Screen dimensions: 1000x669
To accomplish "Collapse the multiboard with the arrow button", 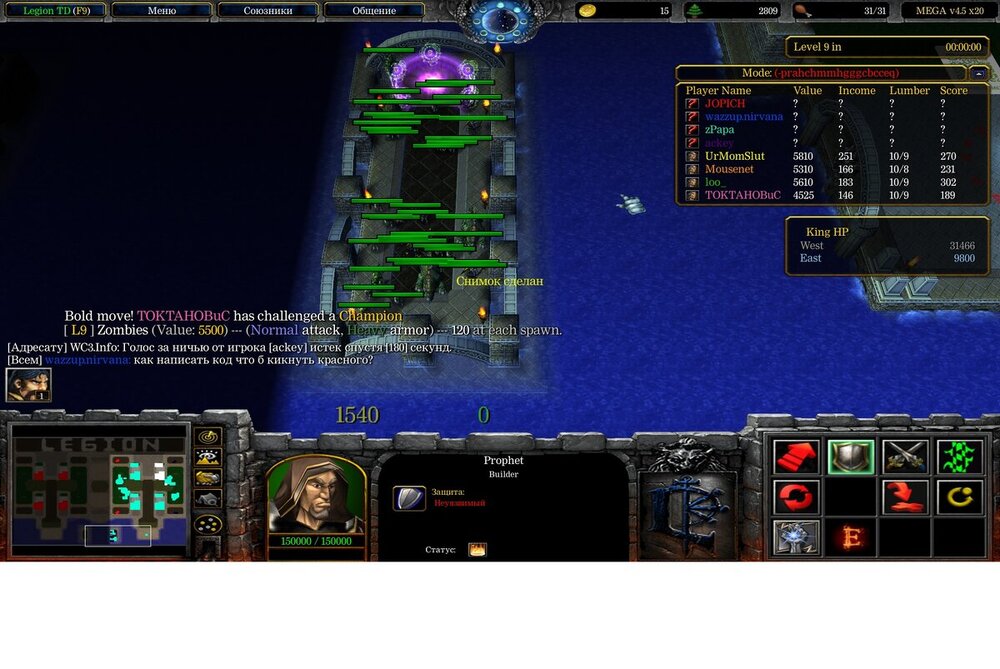I will click(x=979, y=73).
